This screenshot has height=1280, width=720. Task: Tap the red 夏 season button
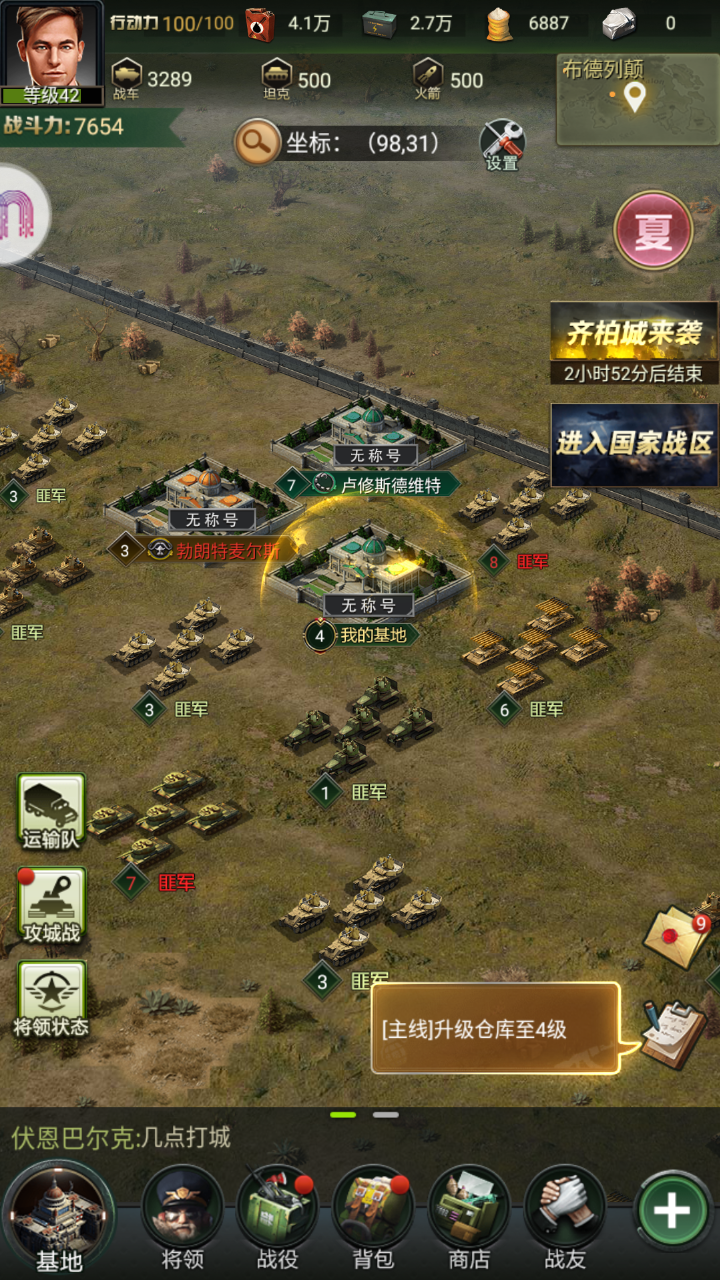tap(653, 232)
